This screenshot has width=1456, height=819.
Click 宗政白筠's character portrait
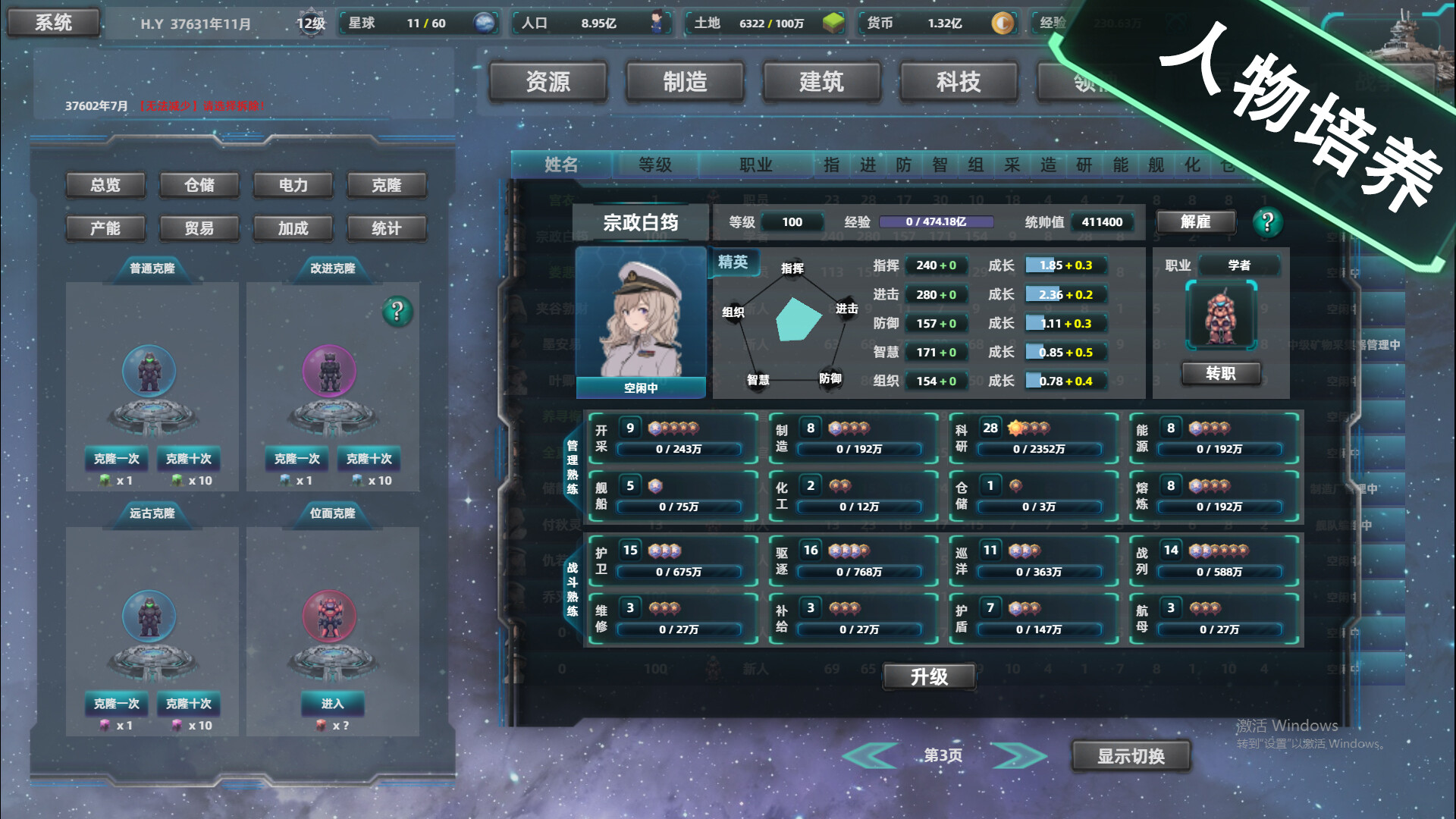coord(641,322)
